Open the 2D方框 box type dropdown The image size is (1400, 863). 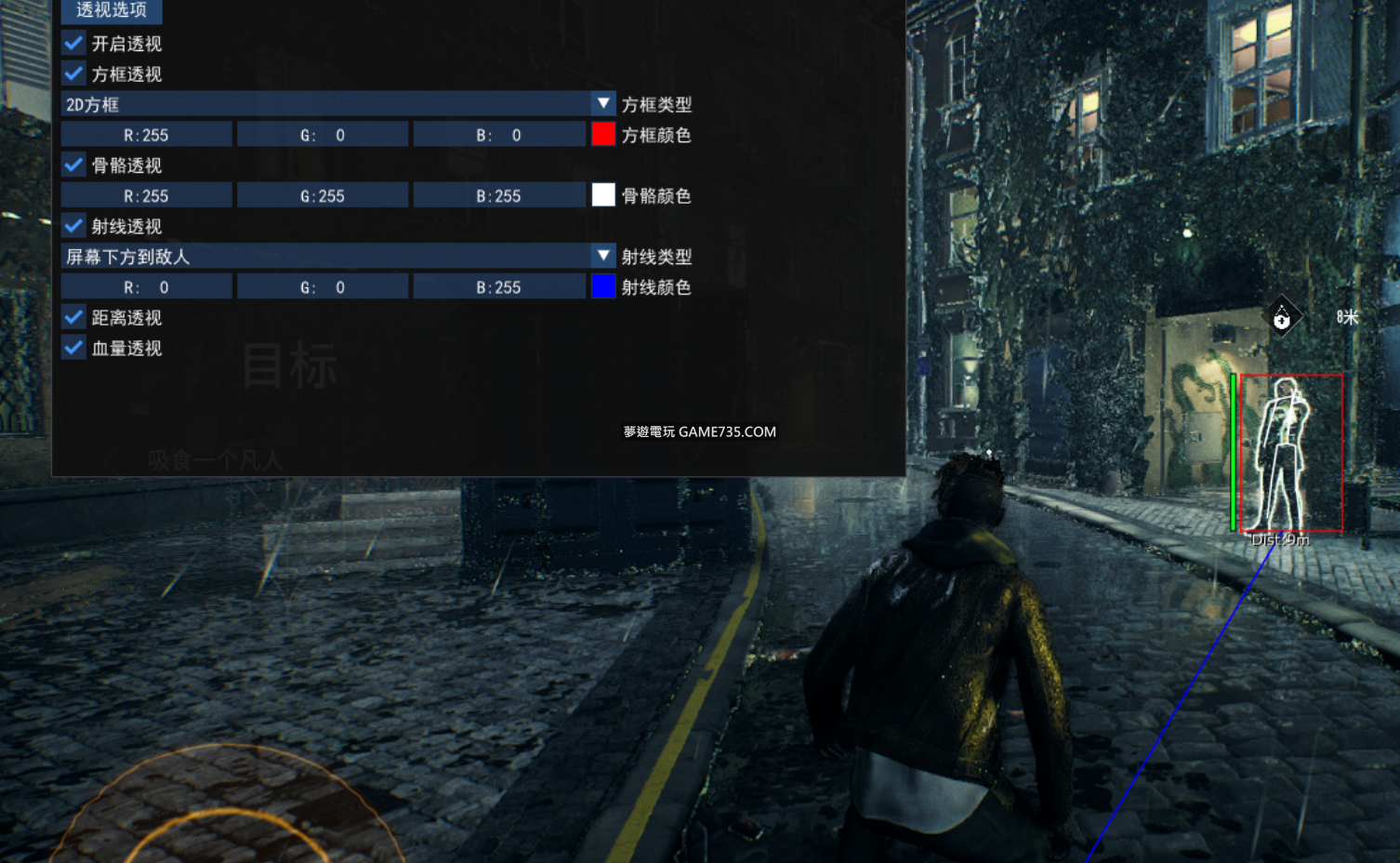602,104
